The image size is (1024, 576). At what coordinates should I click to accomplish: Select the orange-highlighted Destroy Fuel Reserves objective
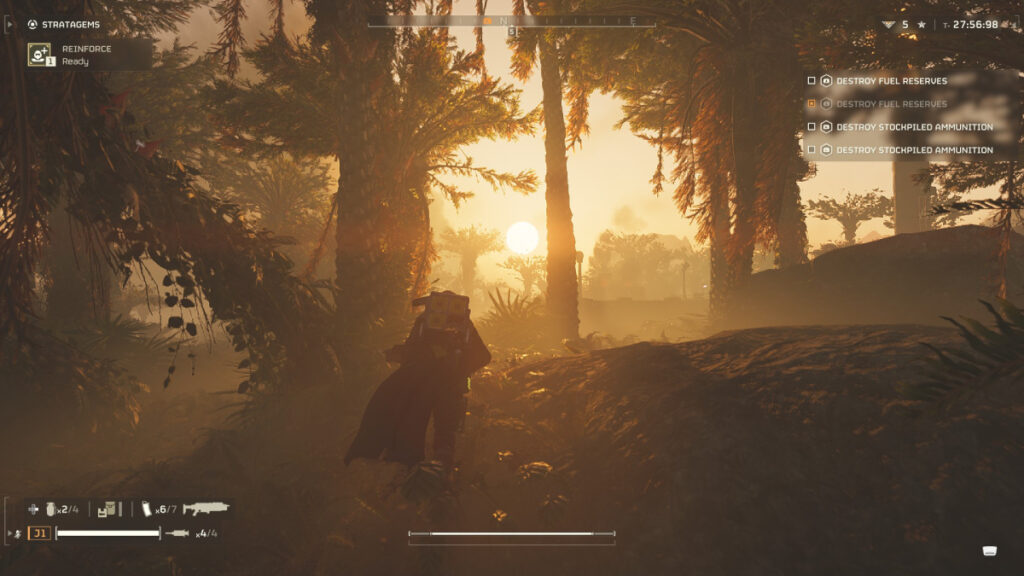(x=890, y=104)
